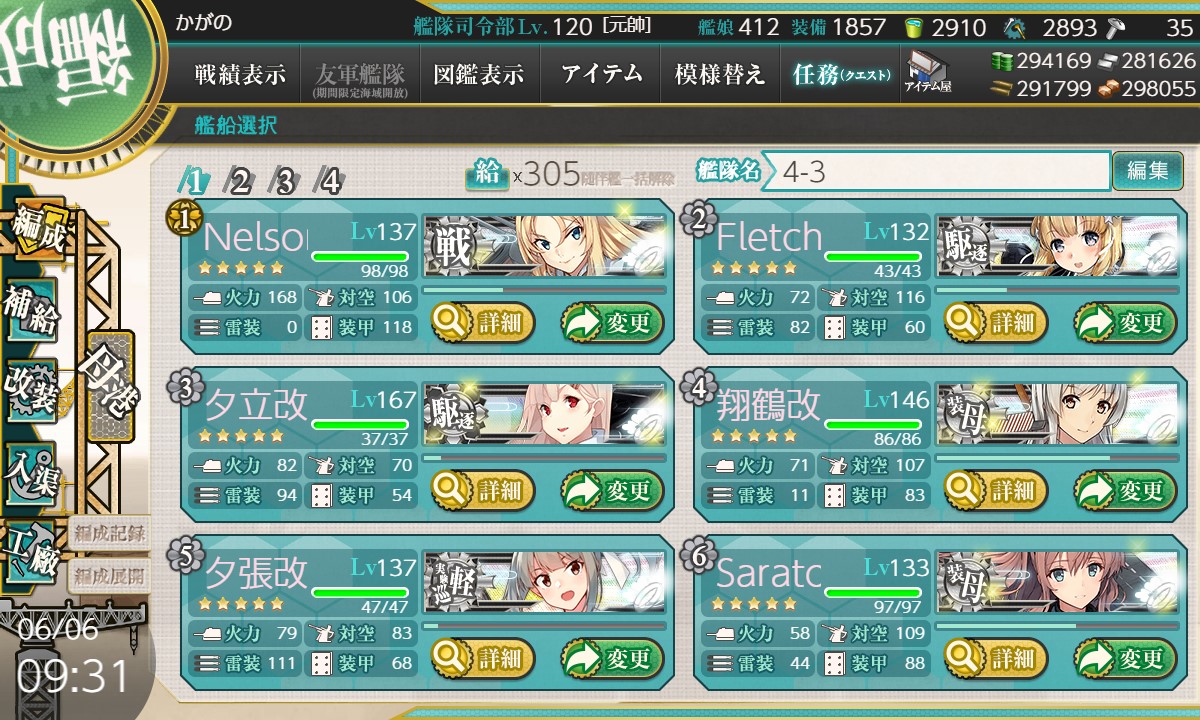Click the 編集 edit fleet name button

(1147, 171)
